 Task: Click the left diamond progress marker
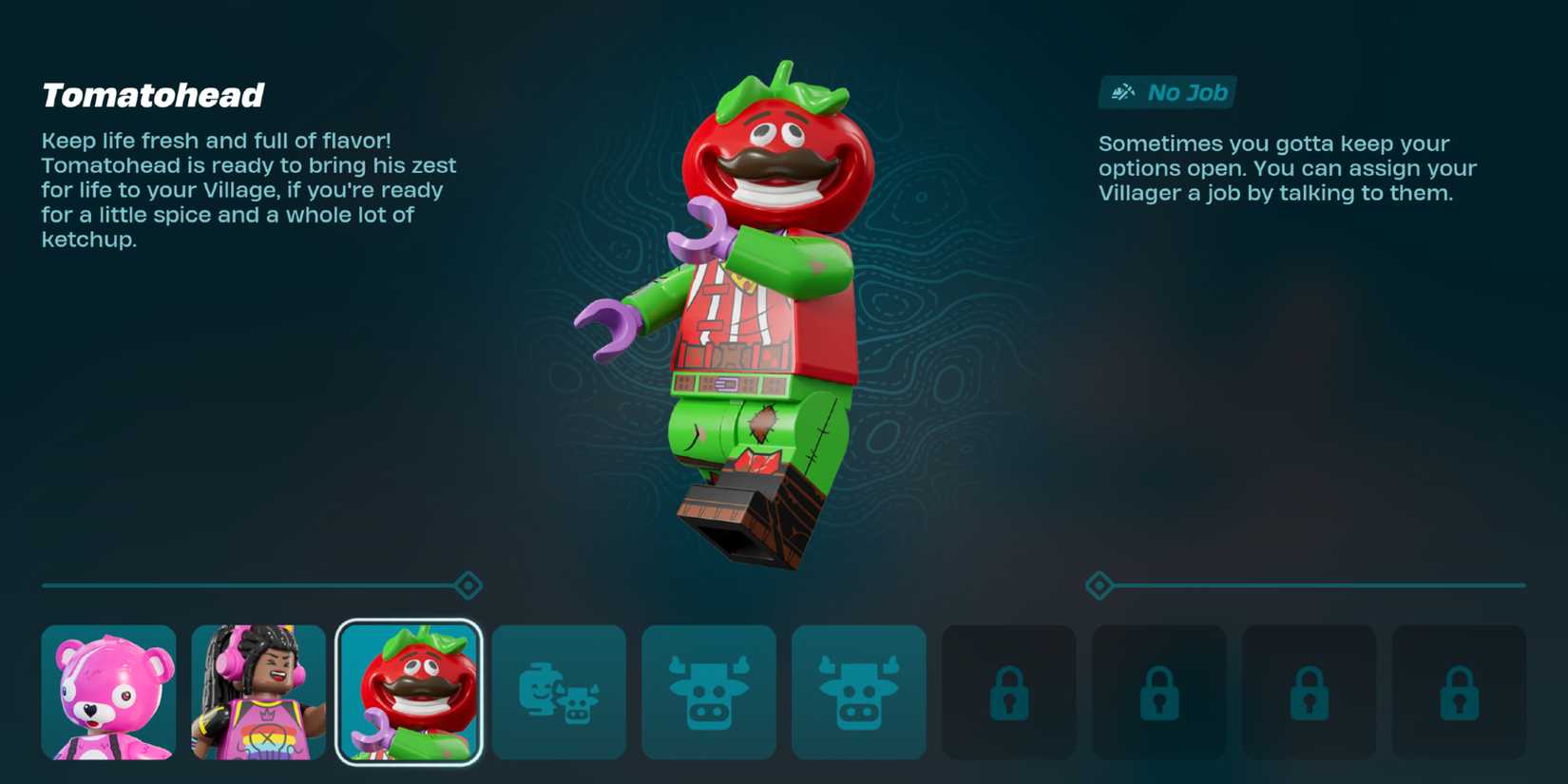[467, 586]
